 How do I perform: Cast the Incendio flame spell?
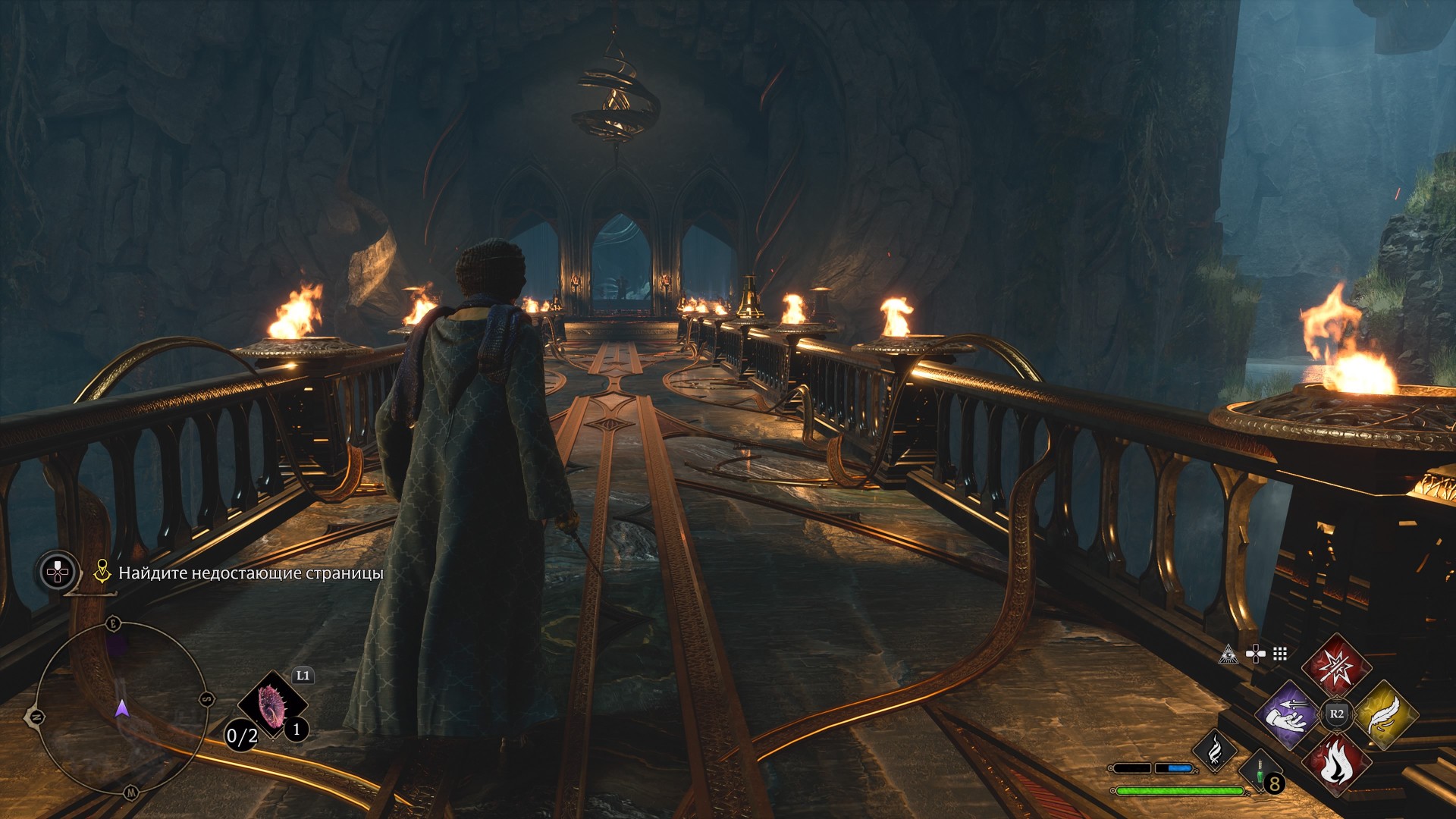pos(1336,763)
